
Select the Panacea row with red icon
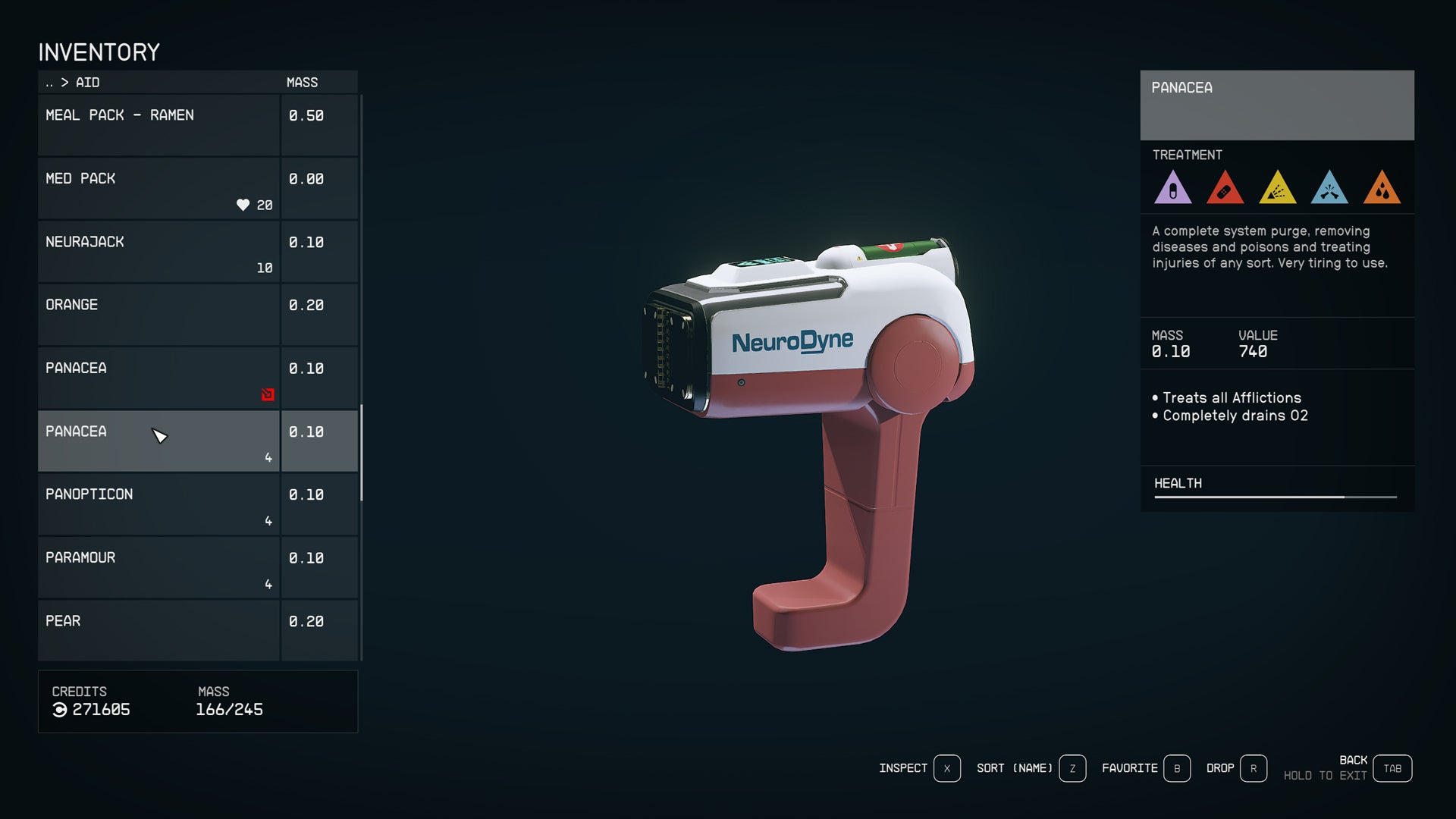[x=159, y=378]
